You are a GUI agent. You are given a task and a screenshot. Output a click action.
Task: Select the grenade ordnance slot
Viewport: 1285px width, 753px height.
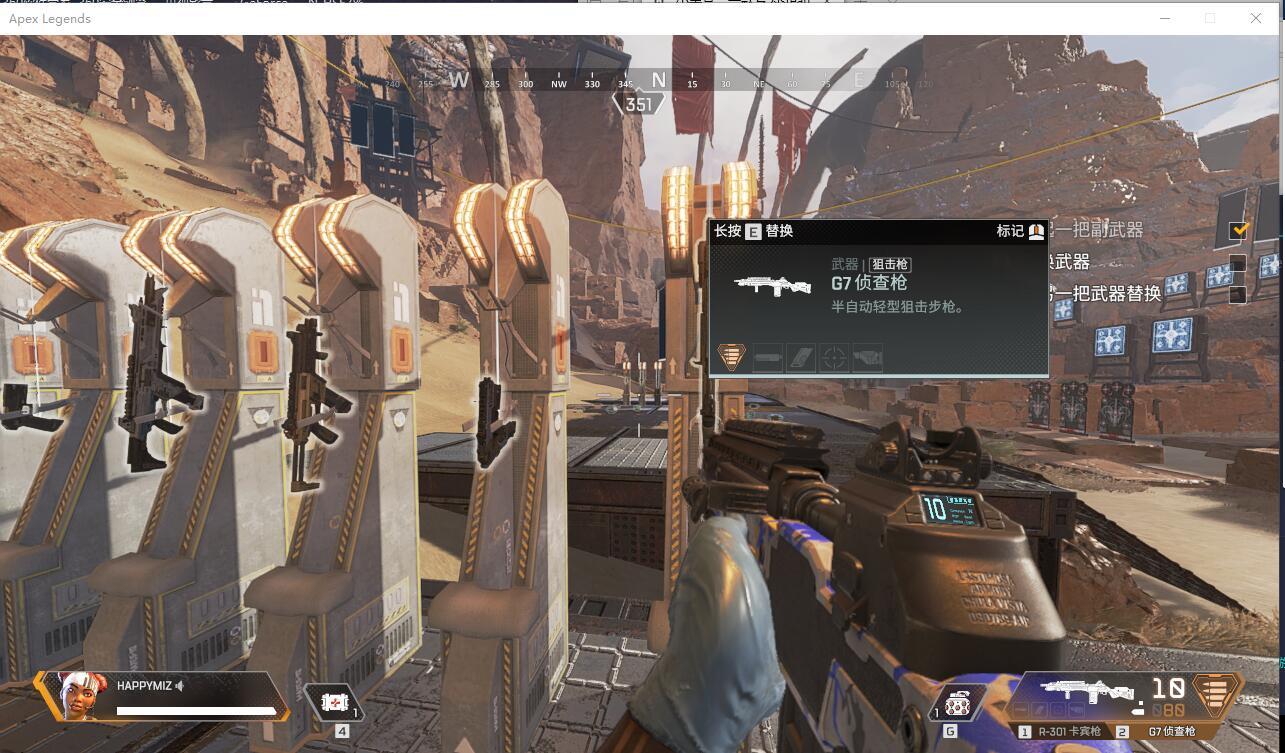tap(957, 704)
